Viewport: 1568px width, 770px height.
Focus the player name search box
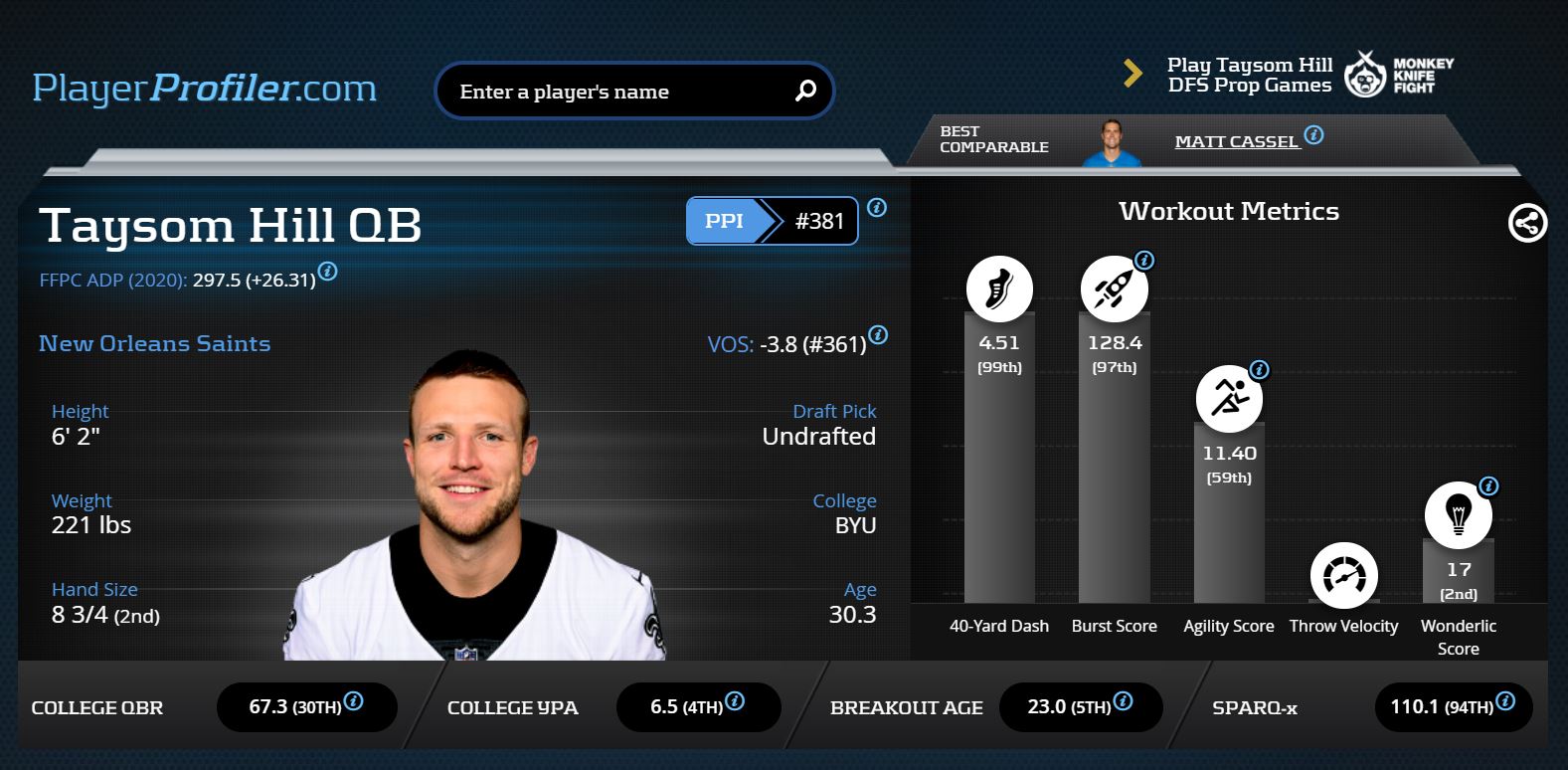coord(616,92)
